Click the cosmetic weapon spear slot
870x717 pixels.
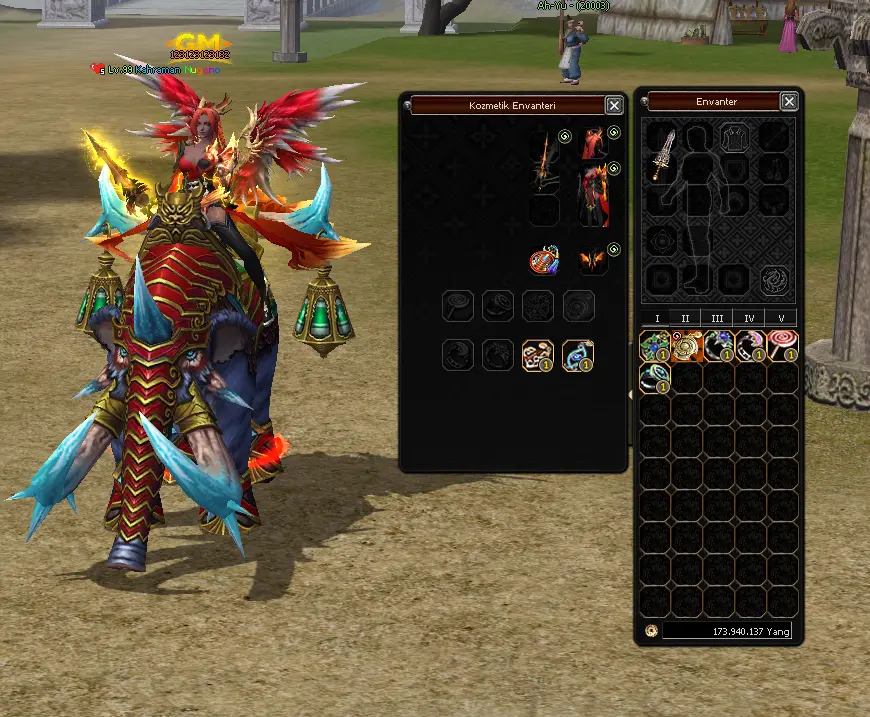tap(544, 160)
